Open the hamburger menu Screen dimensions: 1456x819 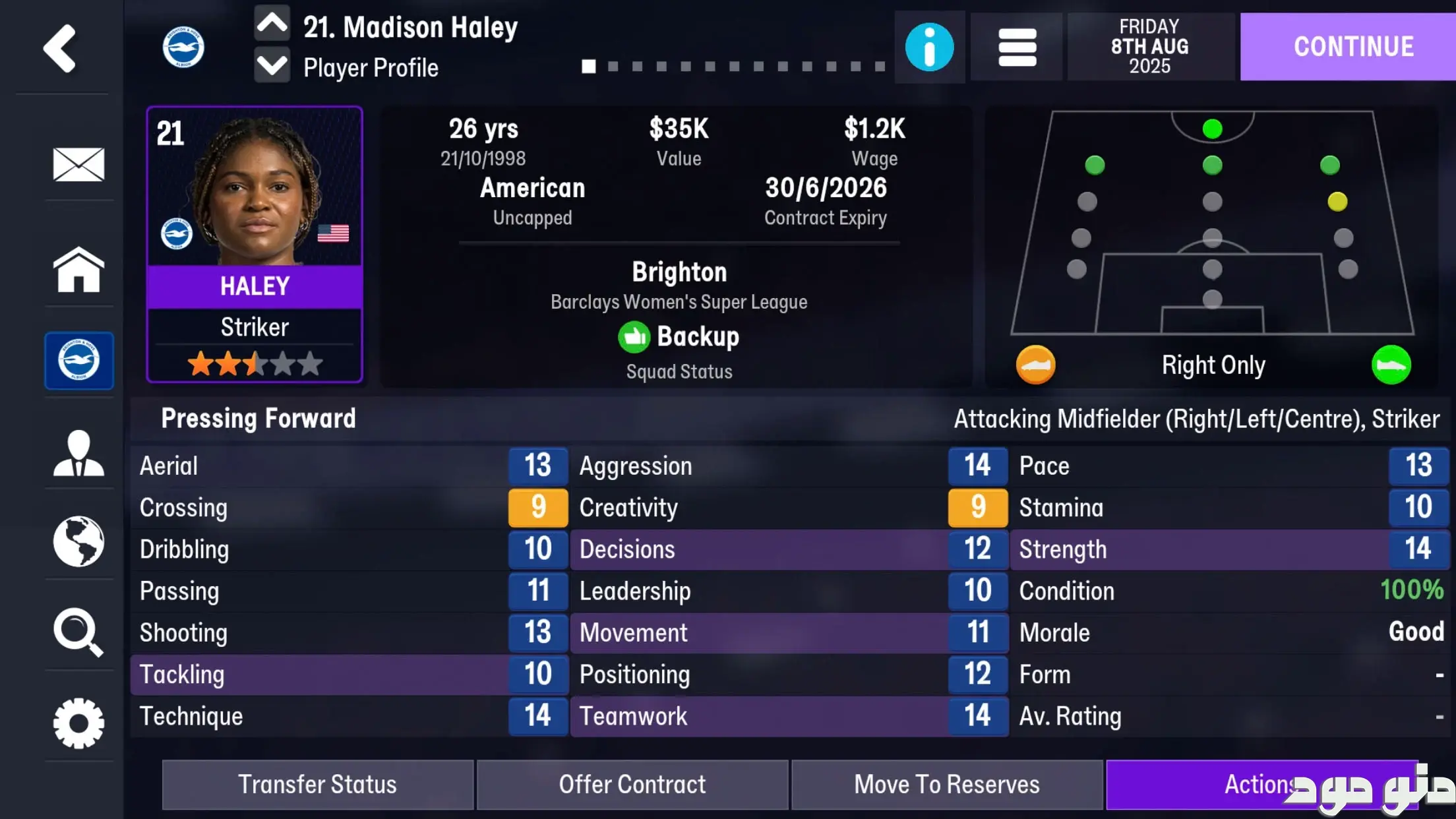pyautogui.click(x=1017, y=47)
